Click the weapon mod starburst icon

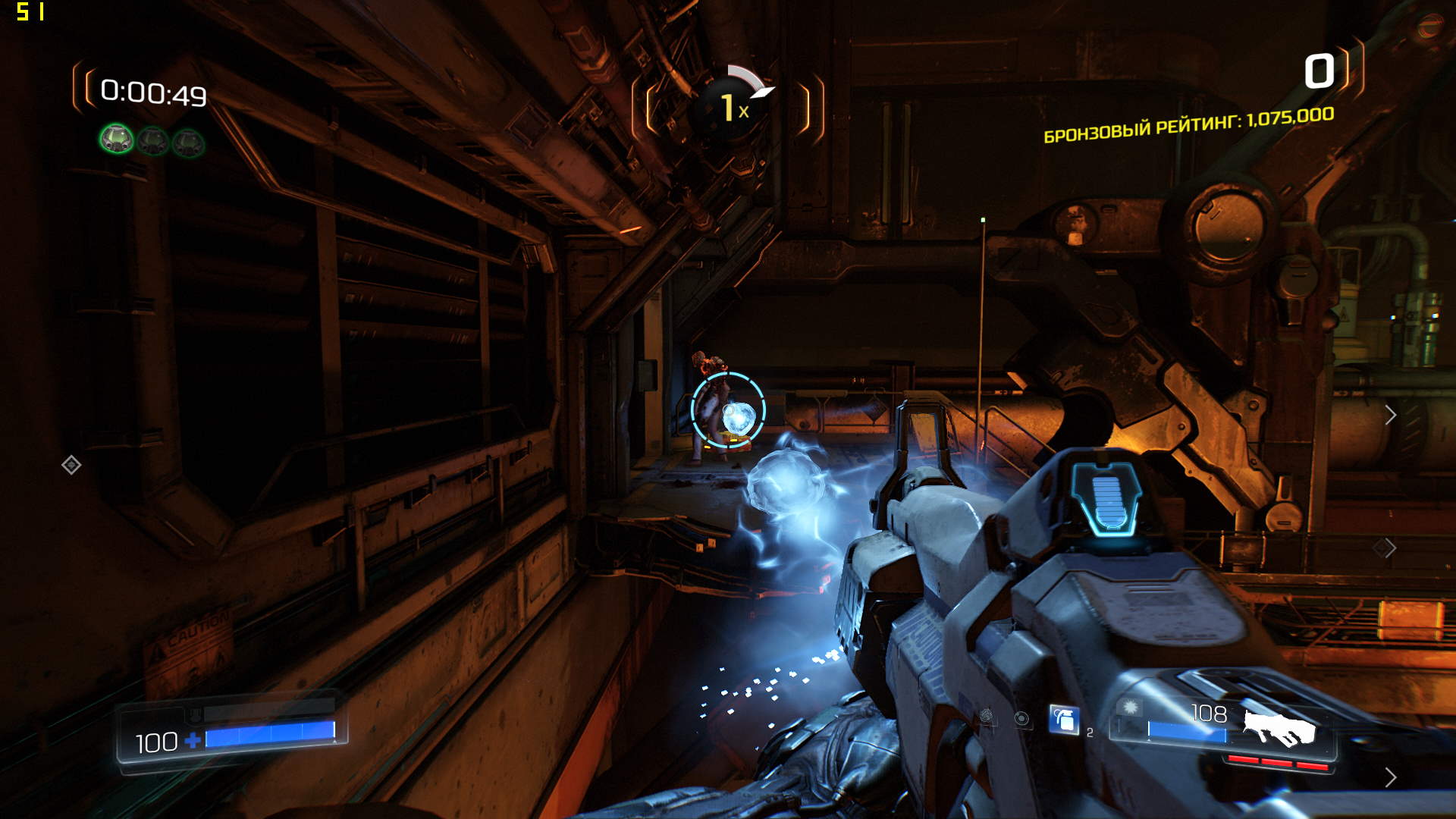point(1131,708)
